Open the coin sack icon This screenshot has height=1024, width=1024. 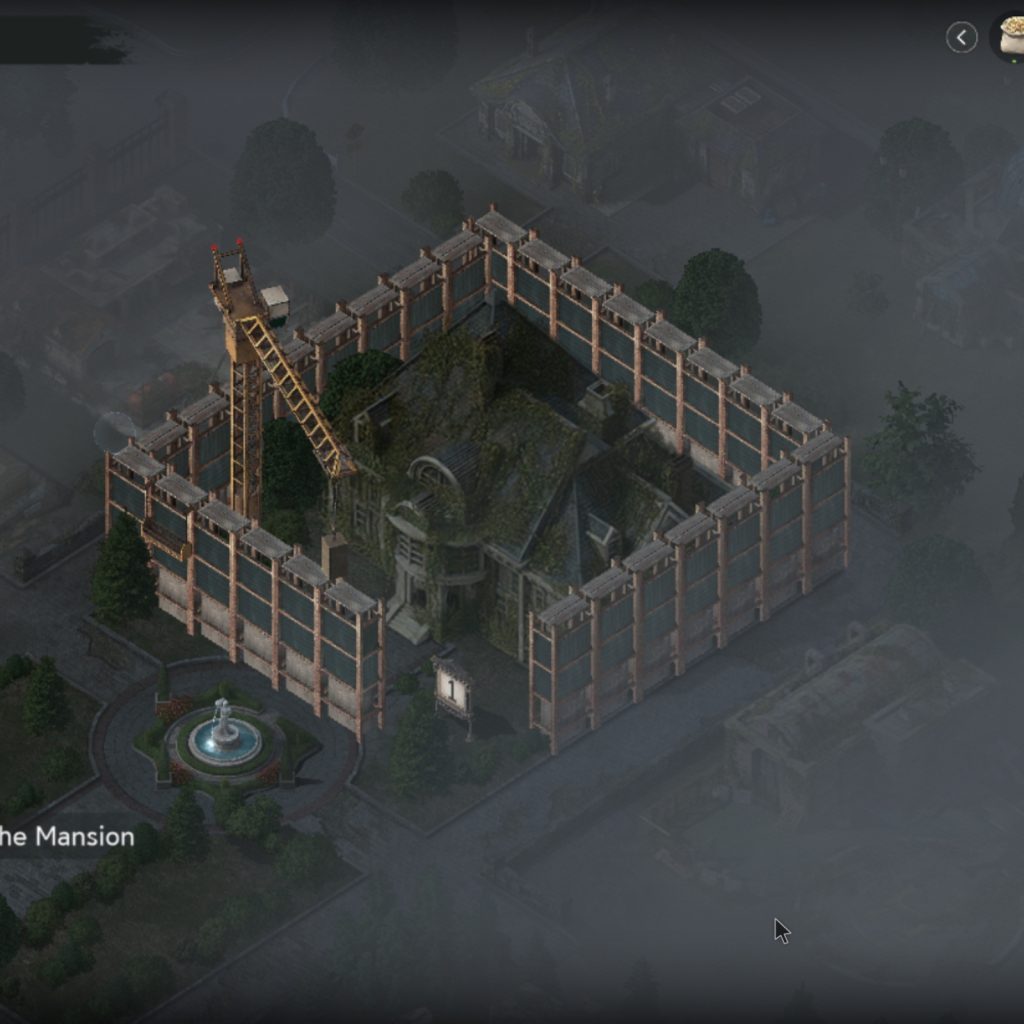tap(1010, 36)
